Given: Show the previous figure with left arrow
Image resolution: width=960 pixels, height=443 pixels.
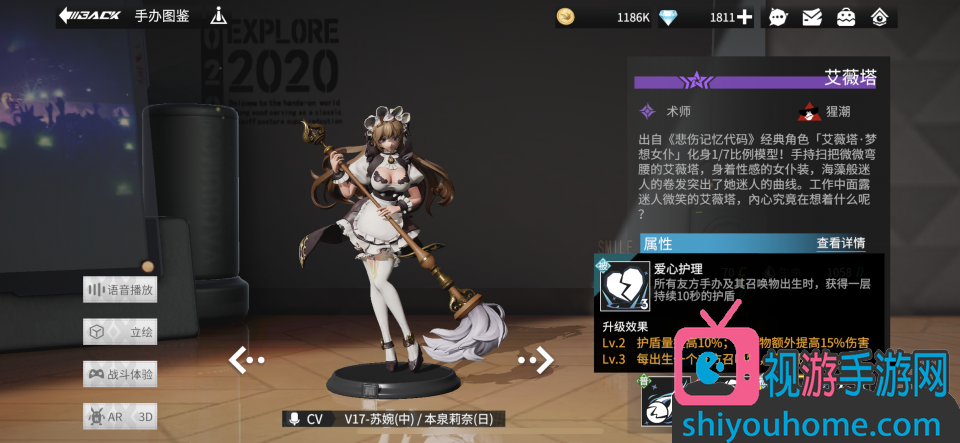Looking at the screenshot, I should (x=246, y=359).
